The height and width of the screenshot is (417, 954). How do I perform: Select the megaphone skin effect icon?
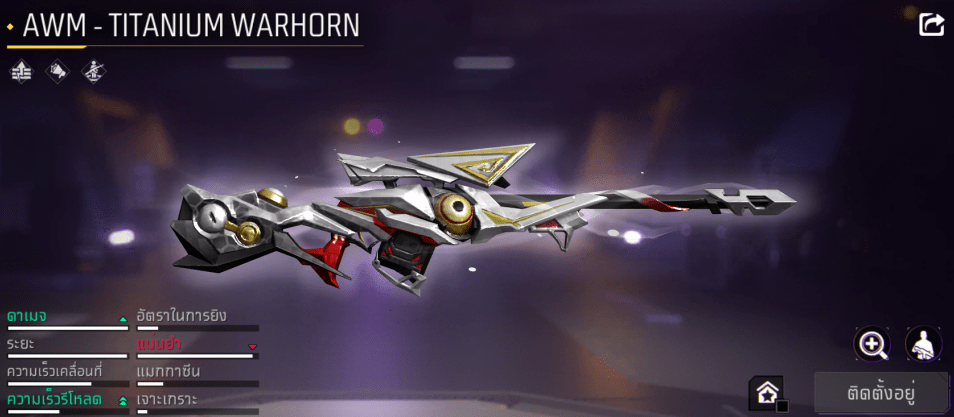(x=57, y=71)
